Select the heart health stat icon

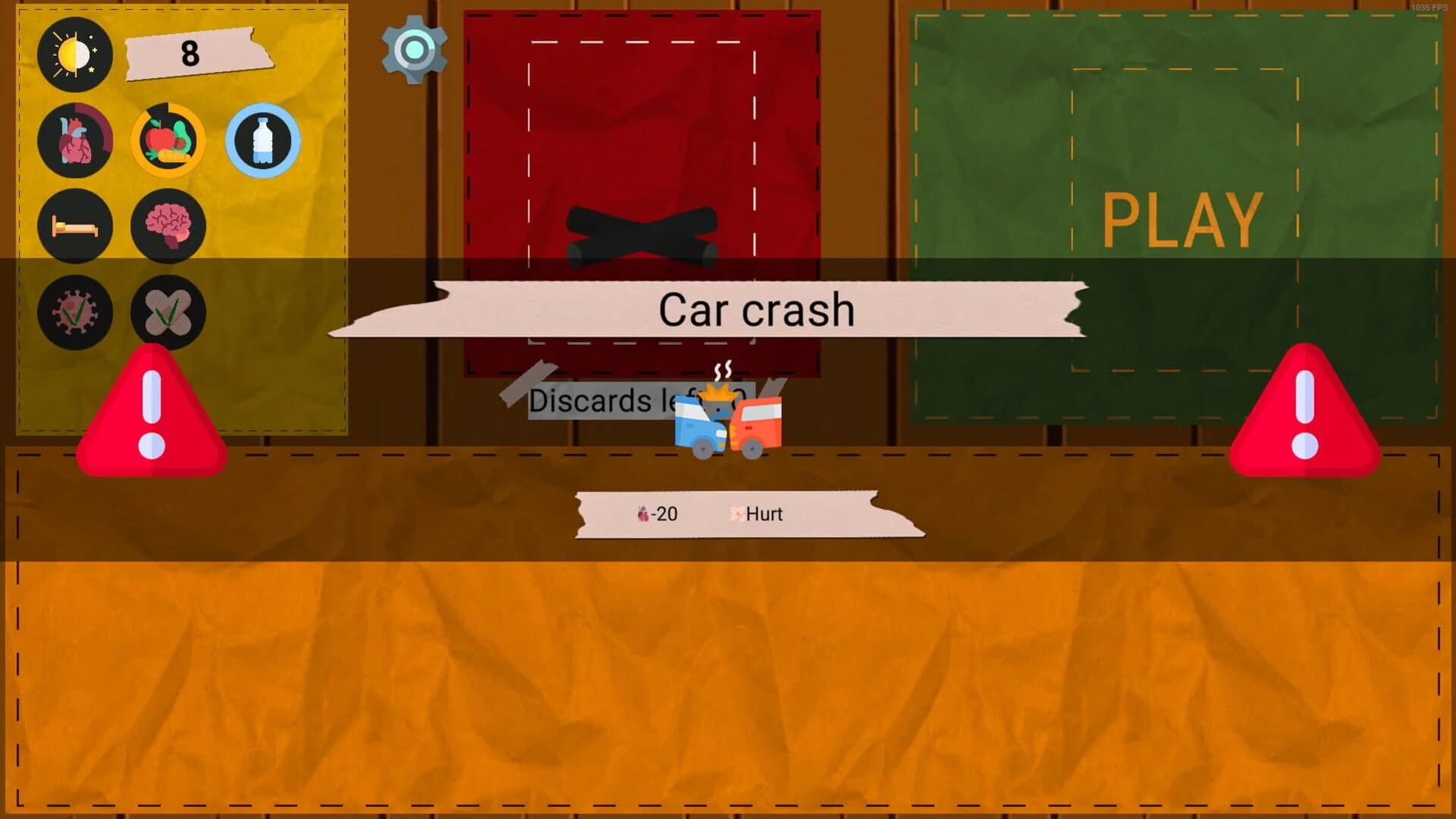pos(75,141)
